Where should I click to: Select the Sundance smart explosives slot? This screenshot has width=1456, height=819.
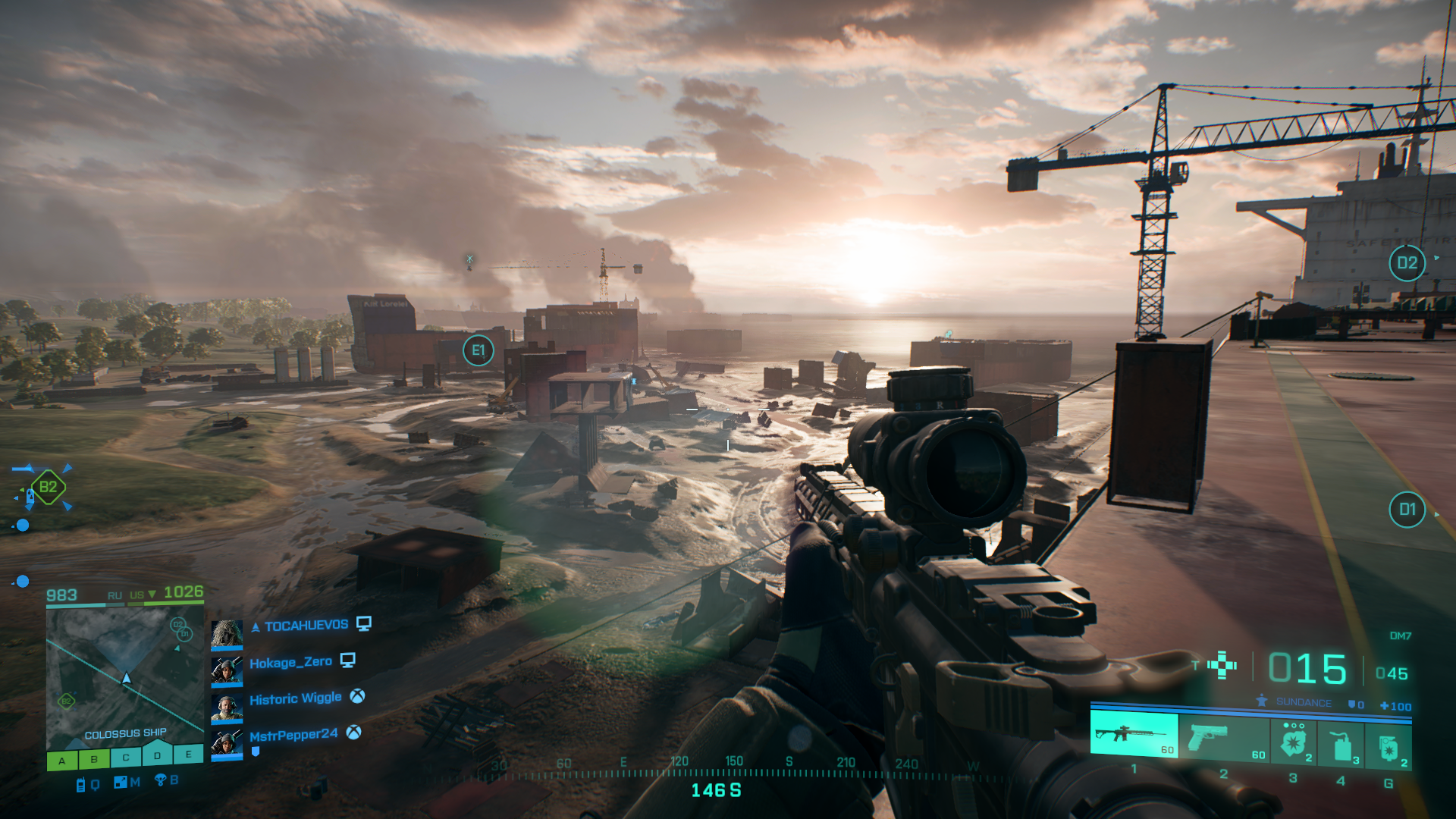[x=1294, y=742]
